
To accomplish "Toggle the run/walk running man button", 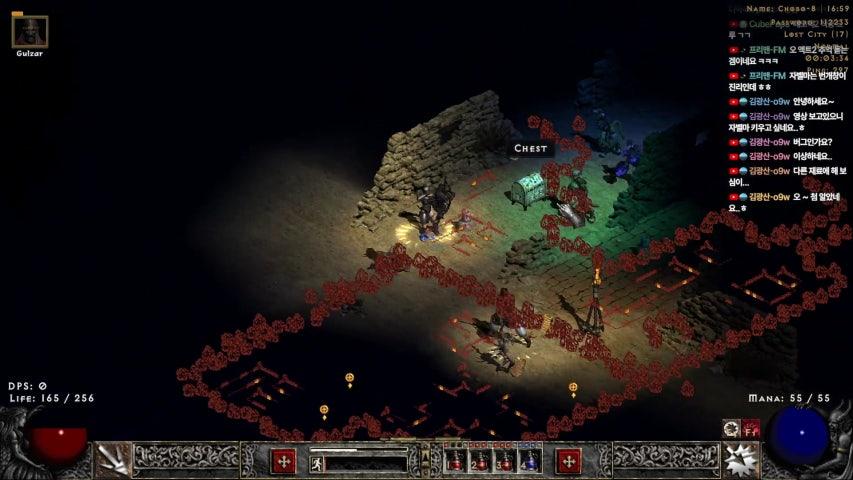I will pos(316,463).
